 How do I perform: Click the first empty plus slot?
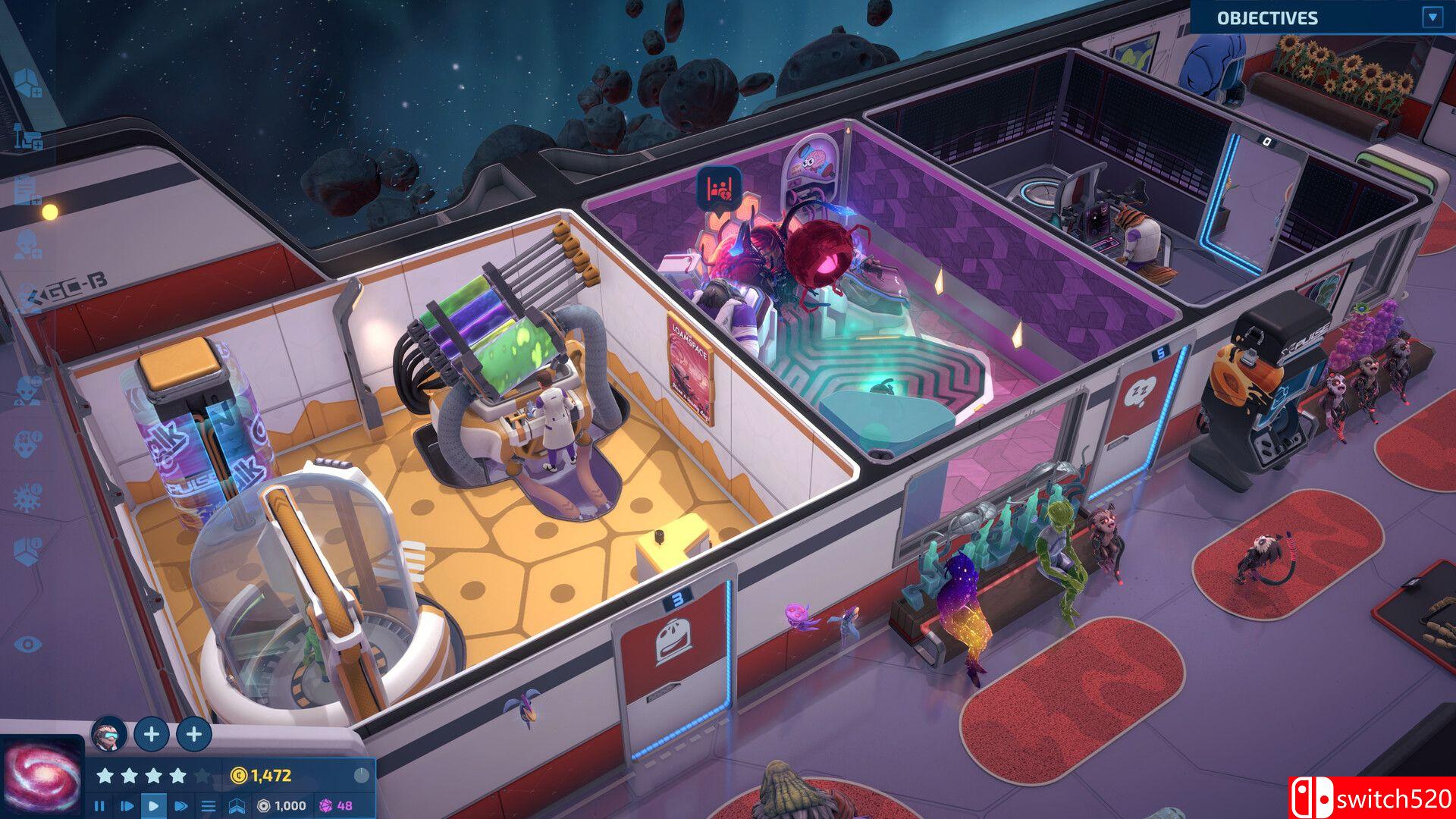pos(152,733)
